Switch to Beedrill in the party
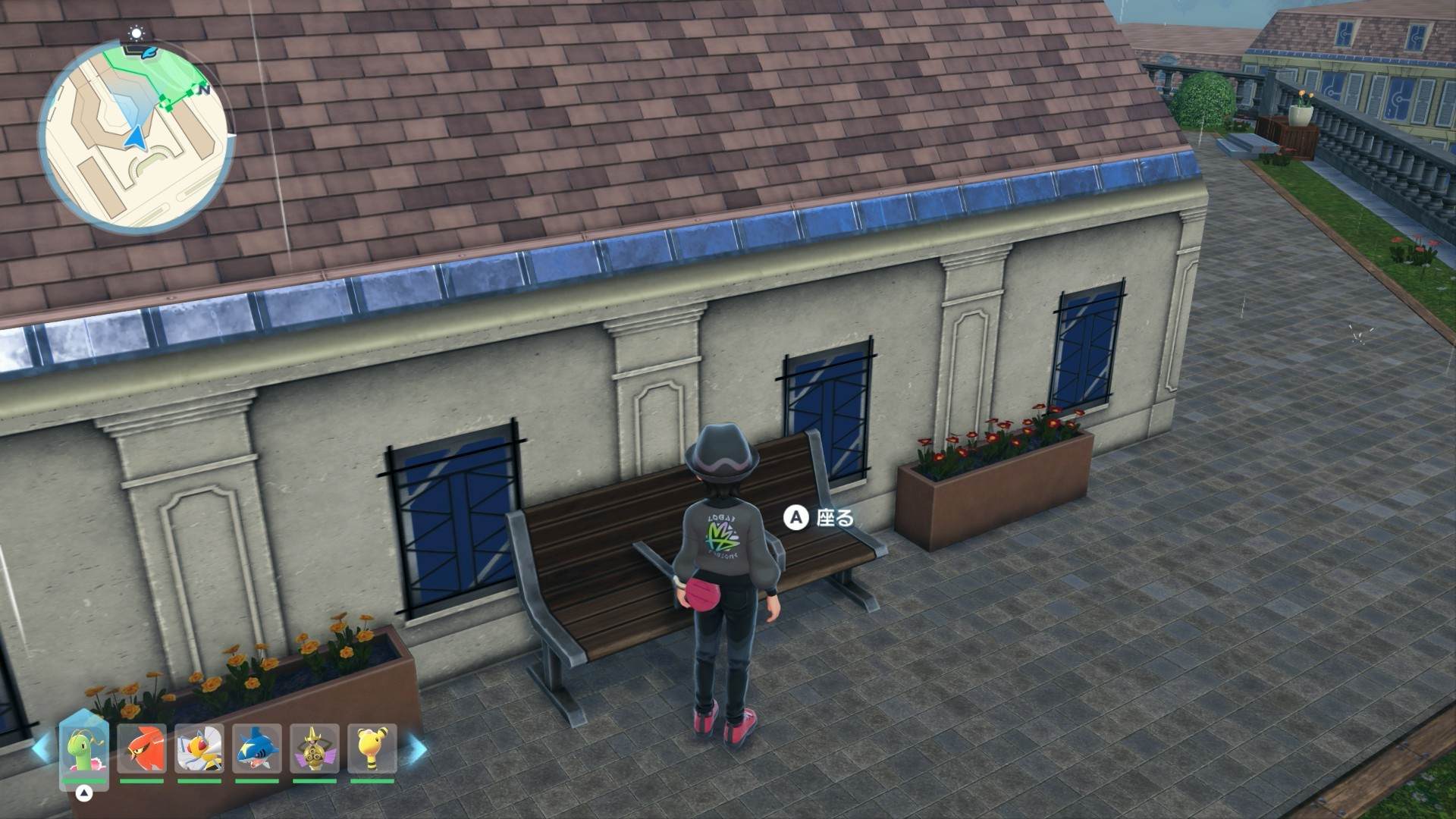The width and height of the screenshot is (1456, 819). tap(199, 749)
